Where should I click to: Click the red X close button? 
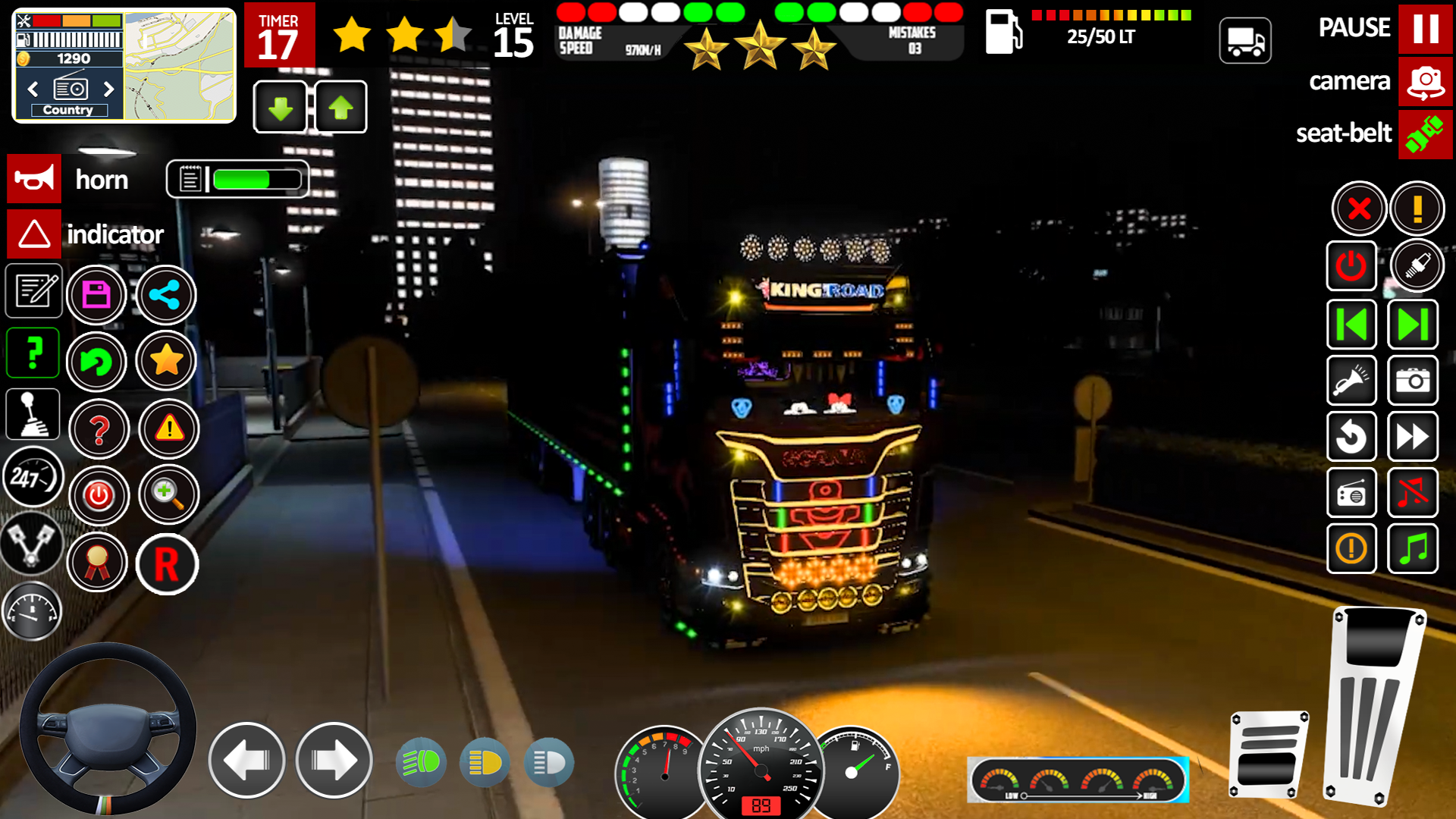[1359, 209]
